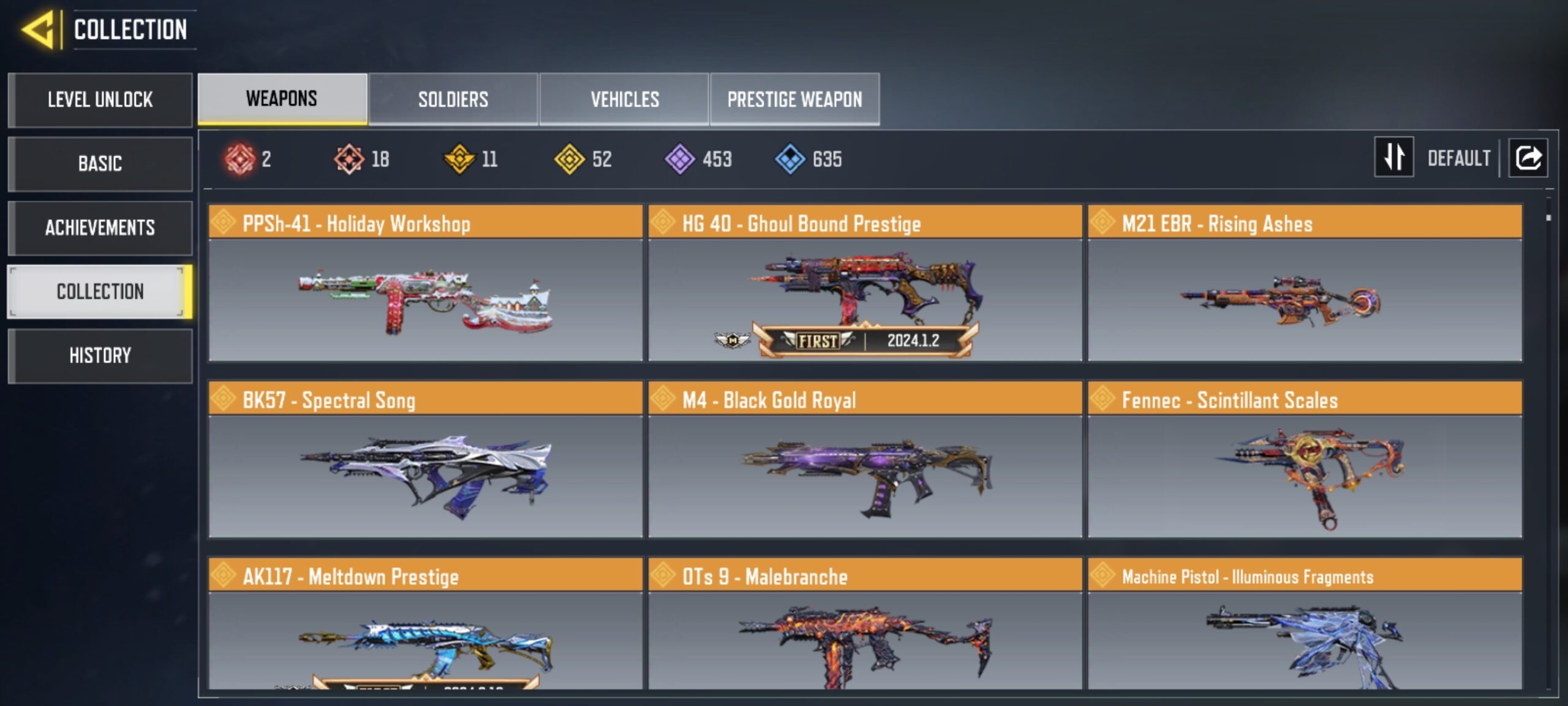Select ACHIEVEMENTS in the sidebar
The width and height of the screenshot is (1568, 706).
(x=100, y=228)
